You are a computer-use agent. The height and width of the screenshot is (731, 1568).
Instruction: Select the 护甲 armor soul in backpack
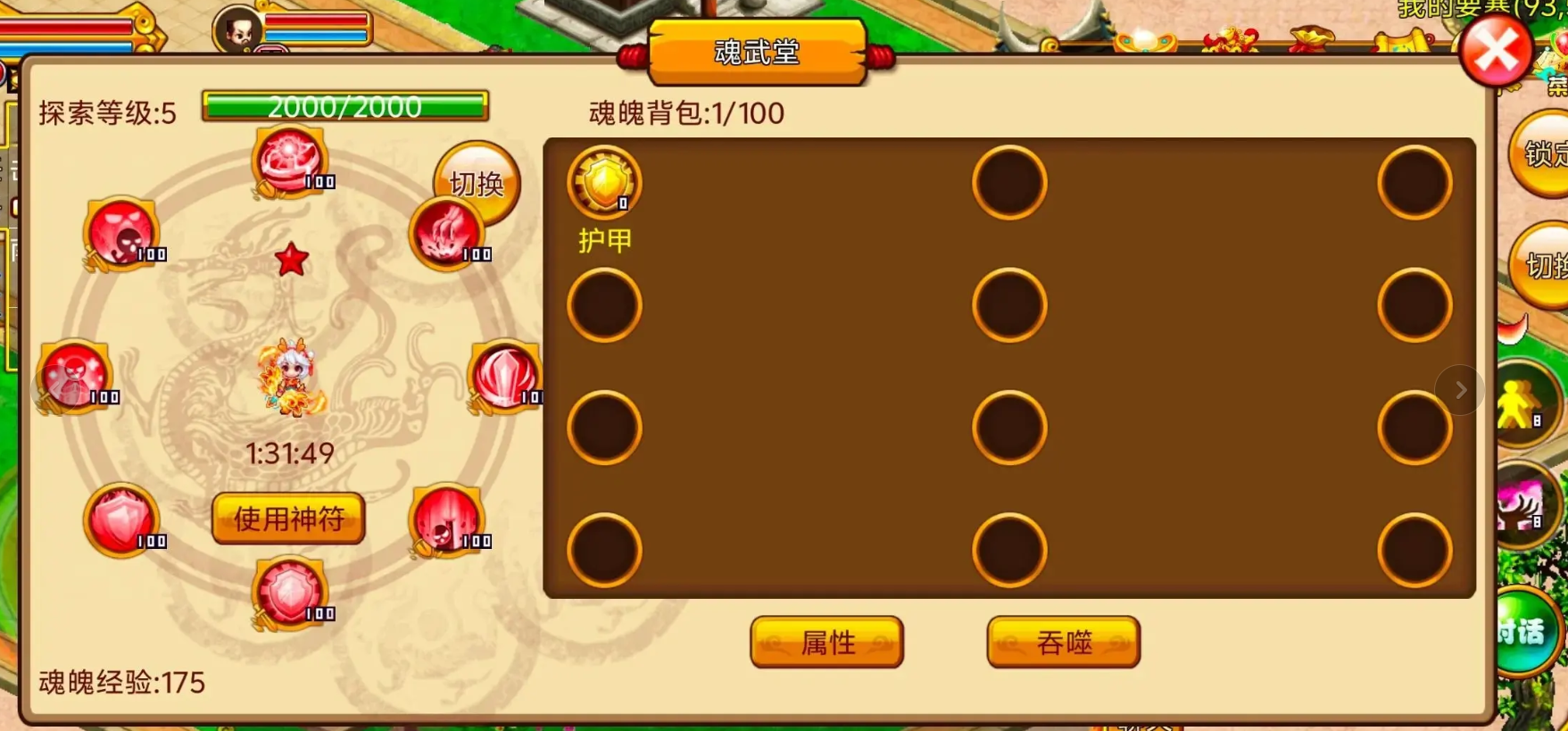coord(603,182)
